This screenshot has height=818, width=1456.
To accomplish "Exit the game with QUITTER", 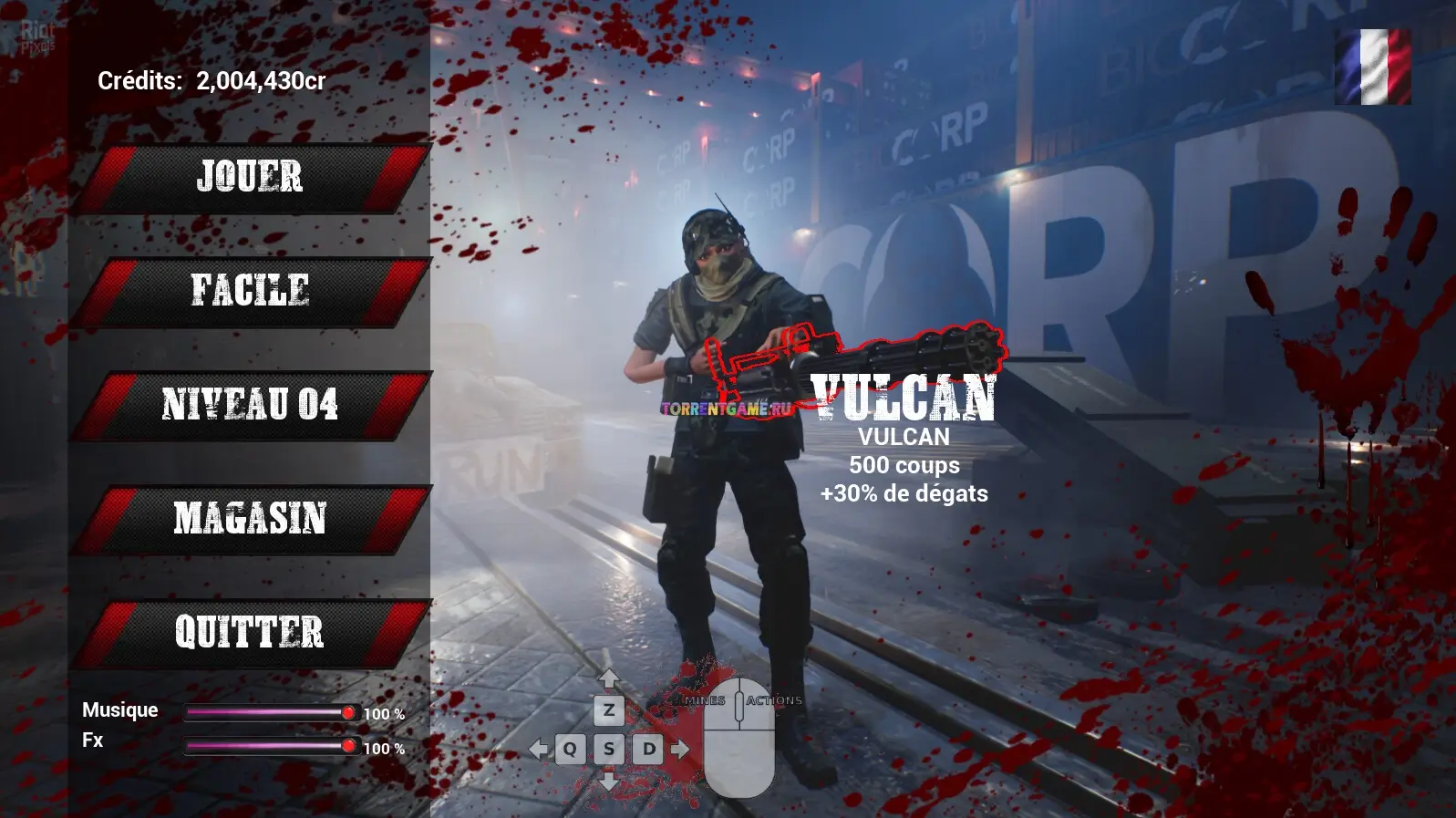I will 249,633.
